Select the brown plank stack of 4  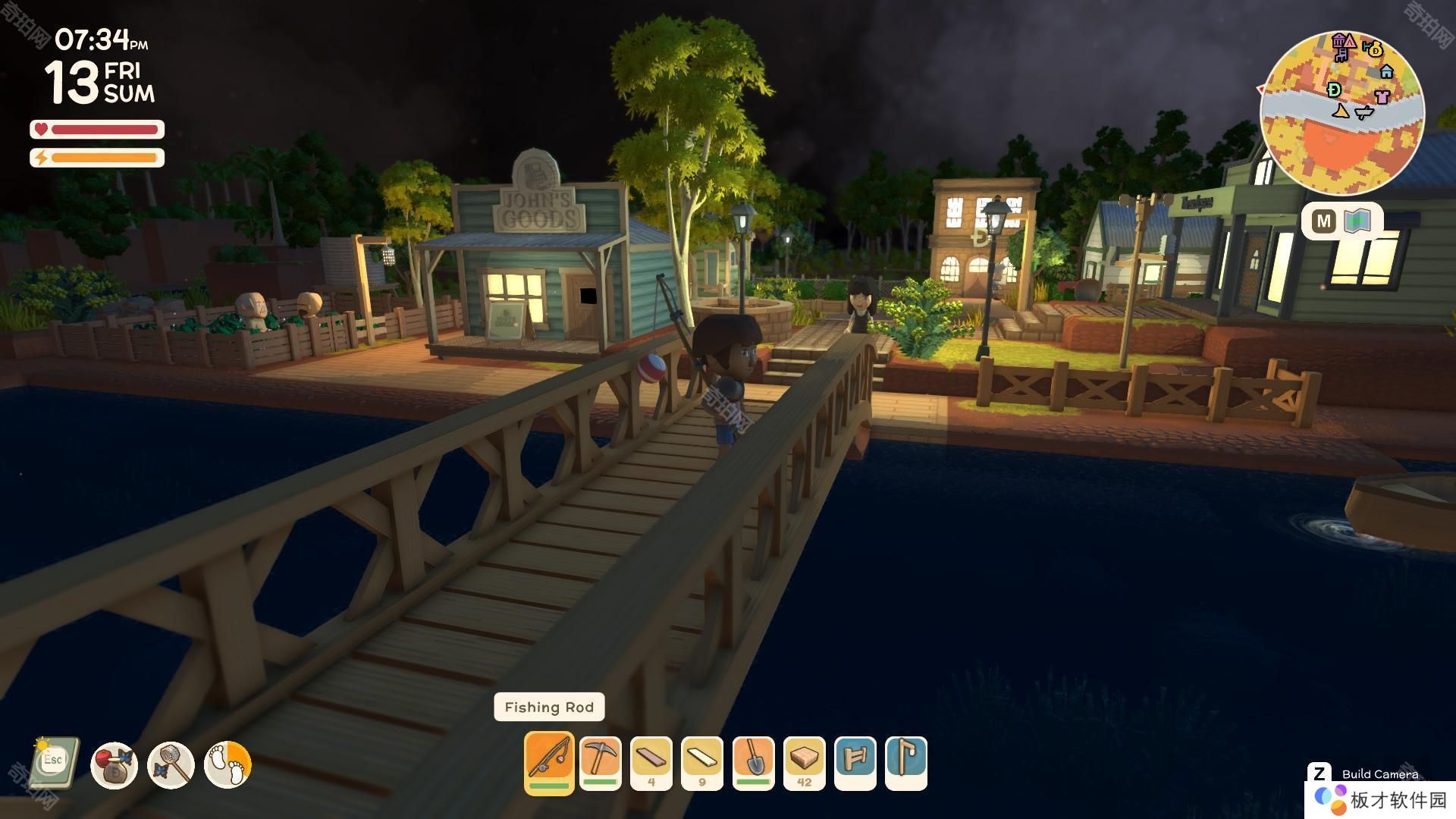tap(651, 763)
